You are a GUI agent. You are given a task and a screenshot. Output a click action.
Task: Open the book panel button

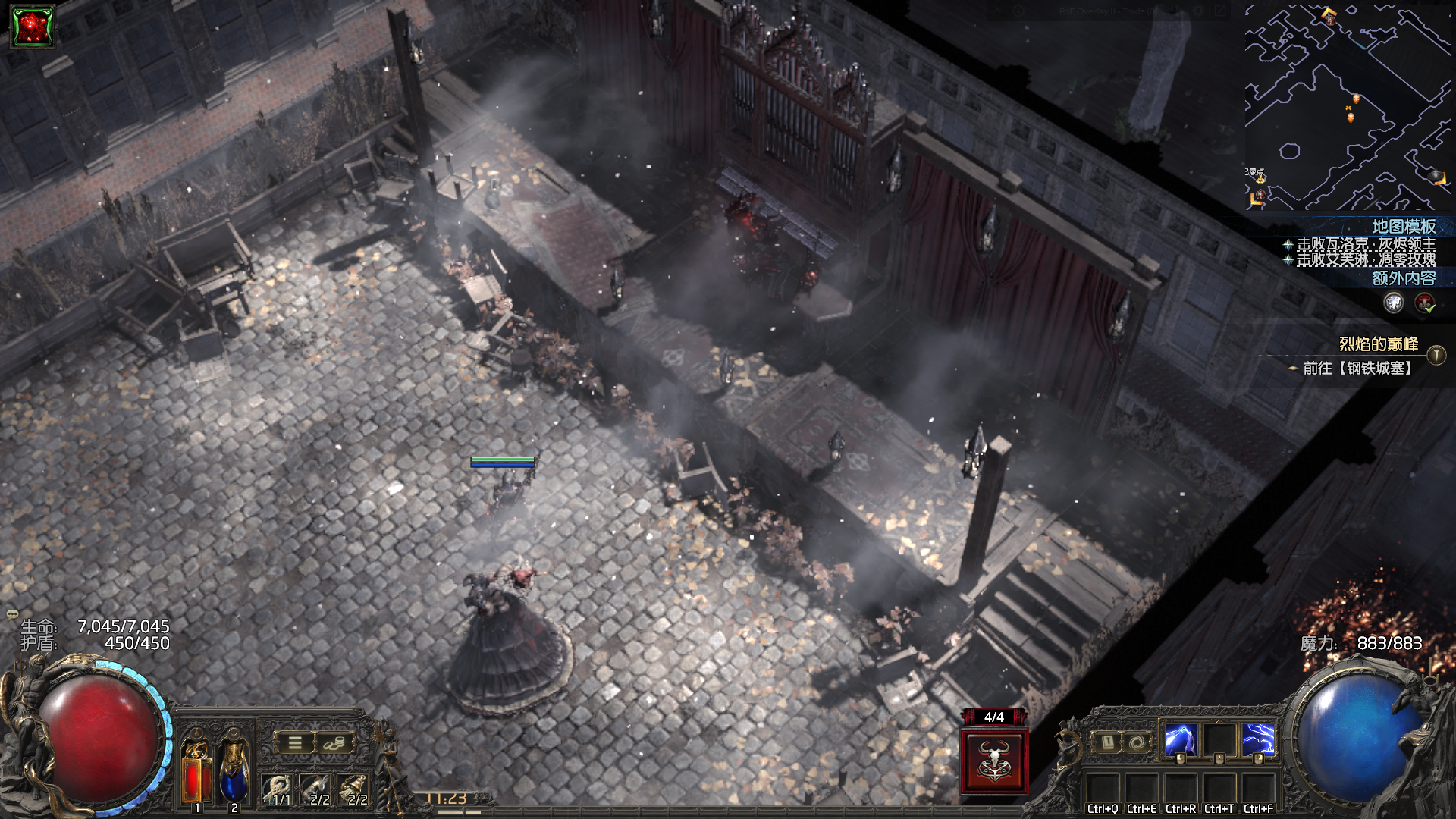1107,742
